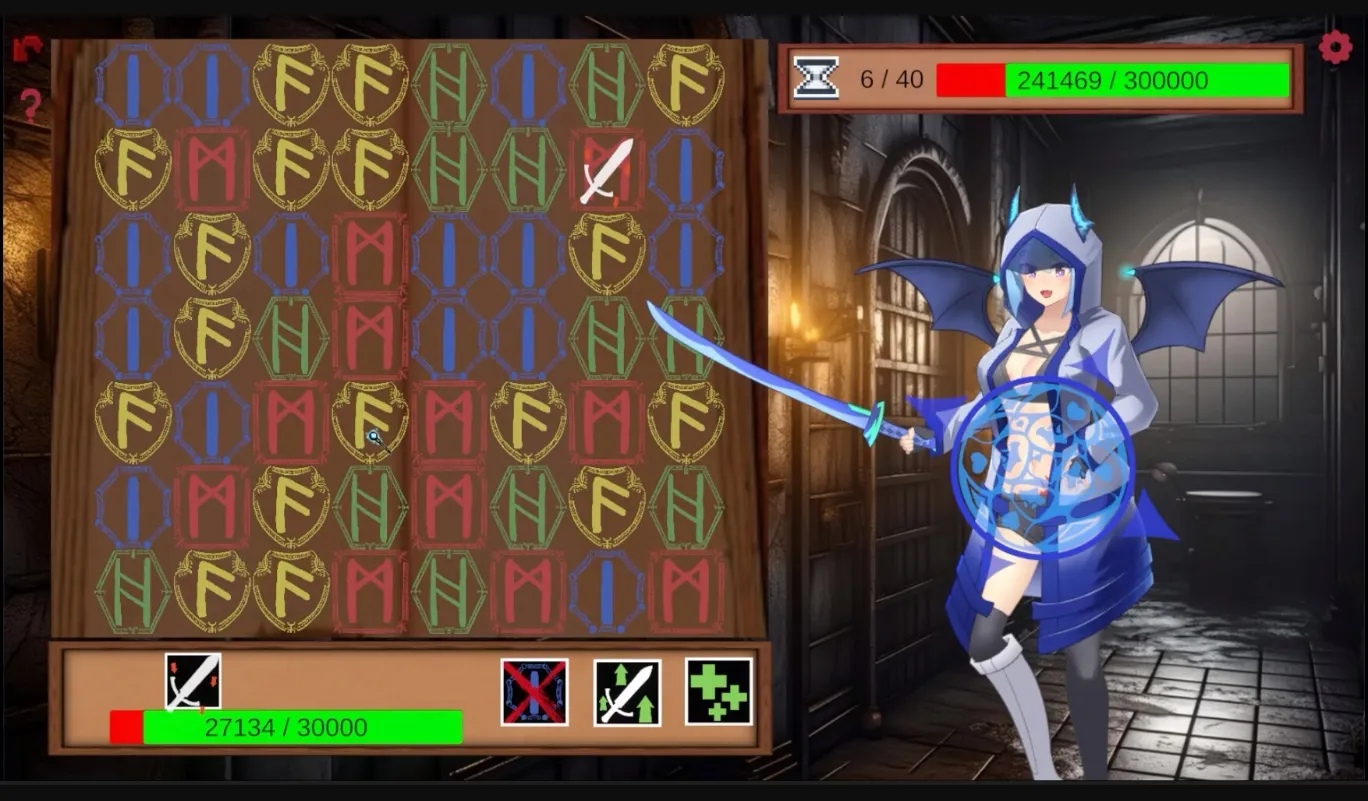Click the enemy health bar
The height and width of the screenshot is (801, 1368).
tap(1110, 80)
